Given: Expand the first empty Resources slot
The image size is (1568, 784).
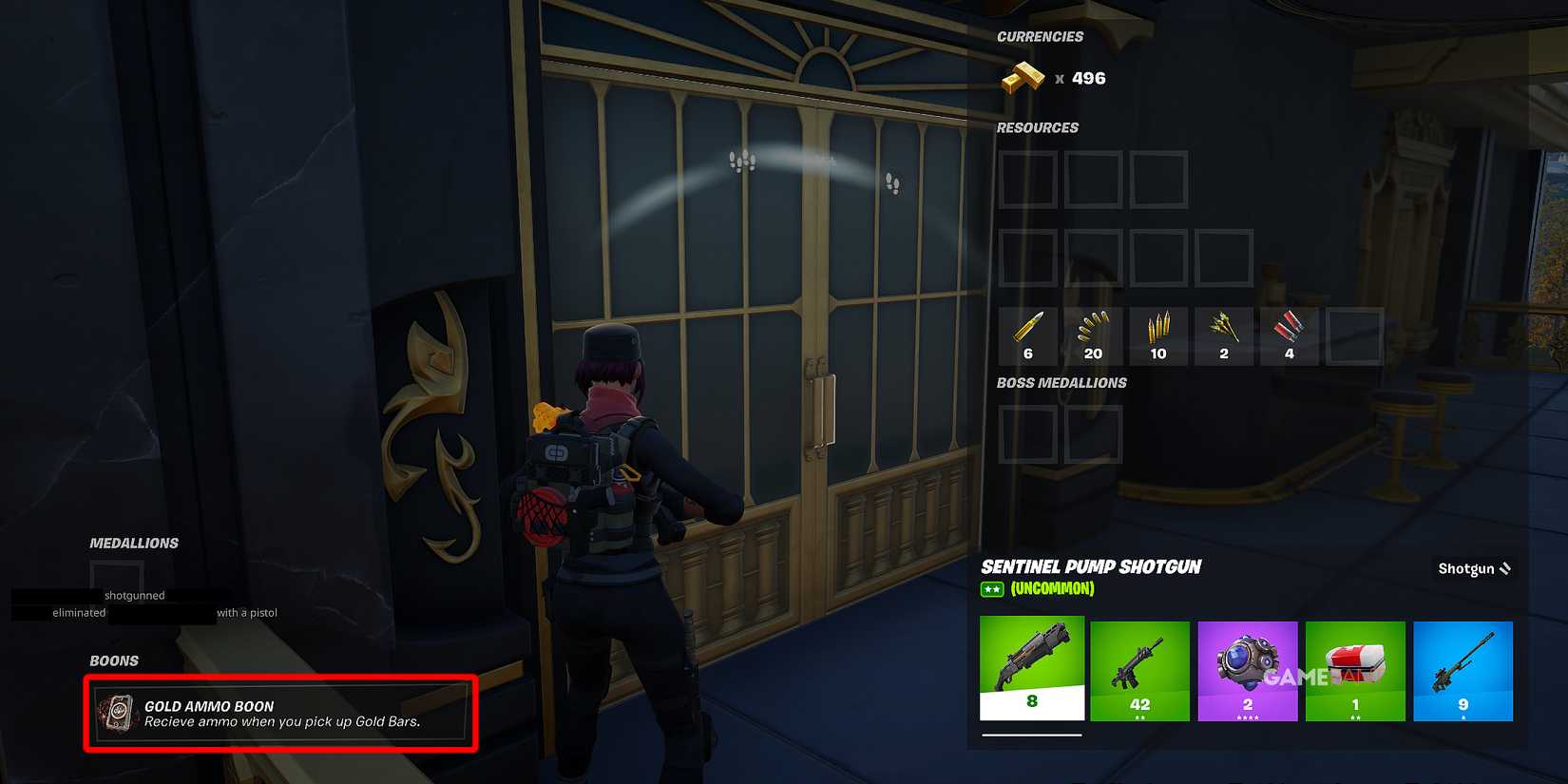Looking at the screenshot, I should pyautogui.click(x=1027, y=181).
